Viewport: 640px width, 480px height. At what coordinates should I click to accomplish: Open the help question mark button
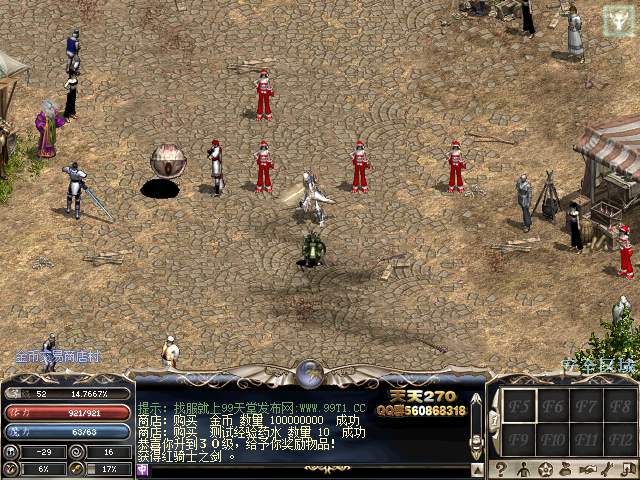point(500,469)
